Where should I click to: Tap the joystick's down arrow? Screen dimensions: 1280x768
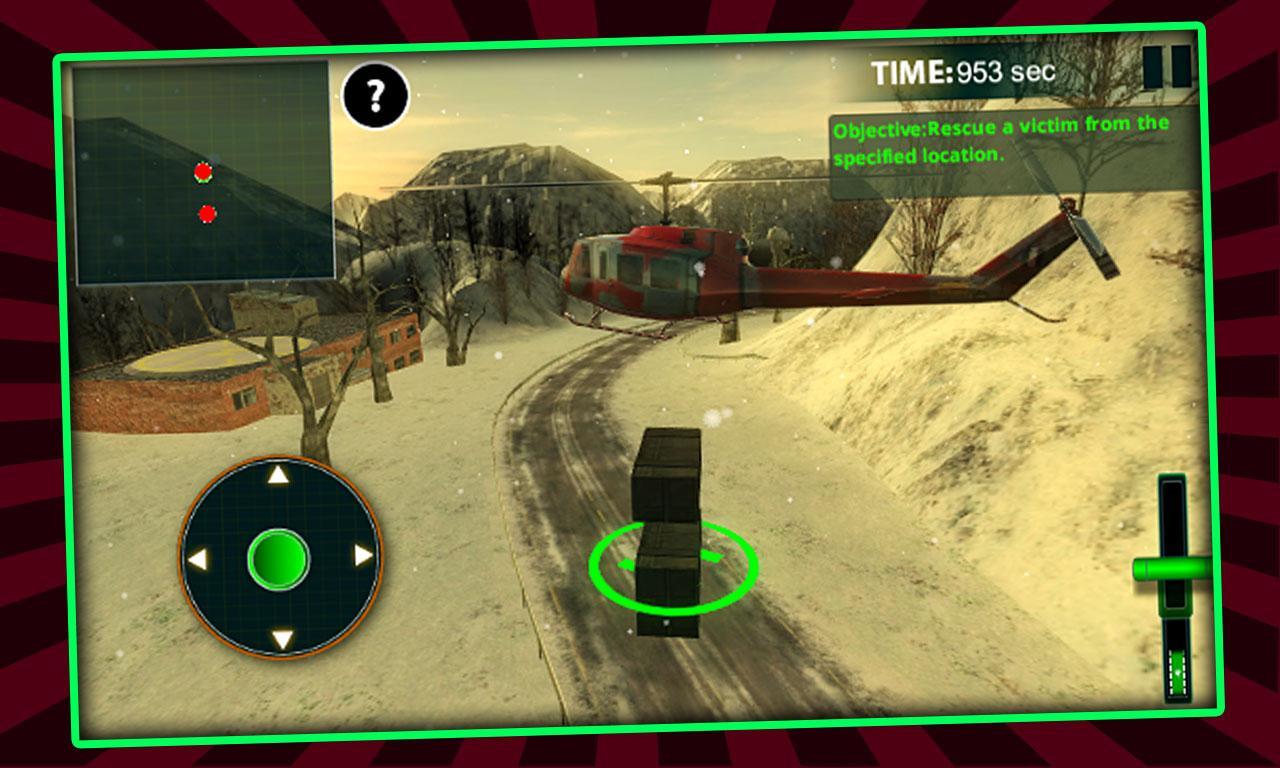pos(282,639)
